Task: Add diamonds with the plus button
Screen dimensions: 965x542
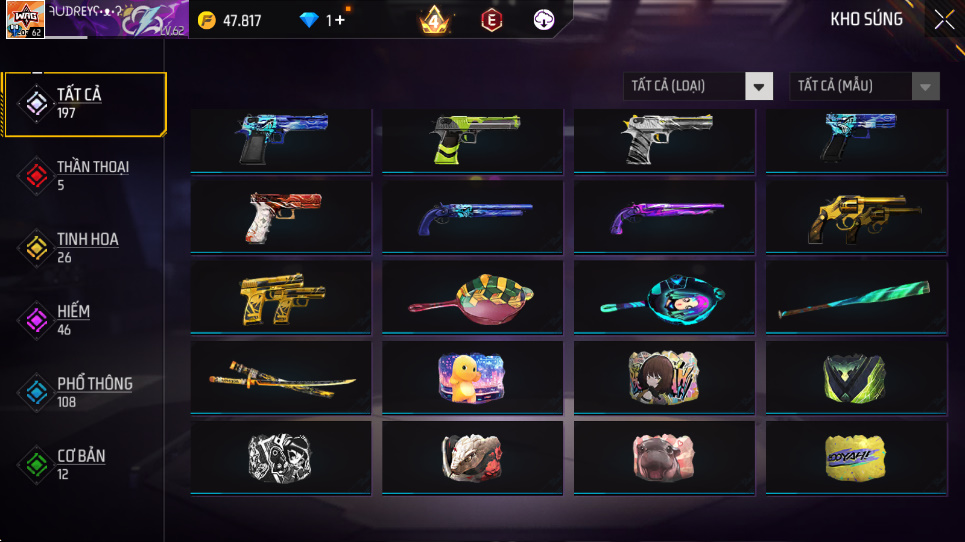Action: 341,20
